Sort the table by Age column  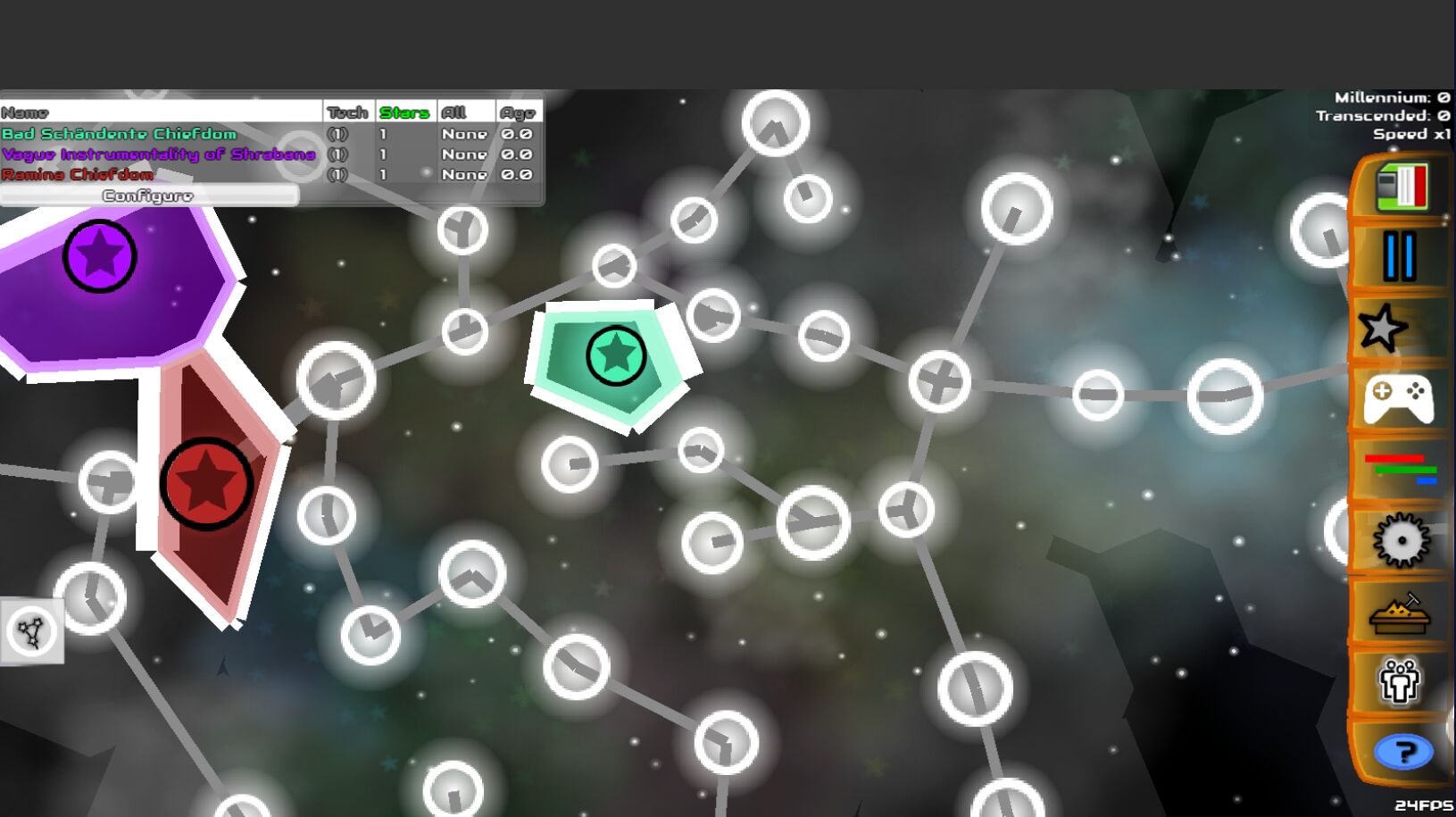tap(516, 112)
